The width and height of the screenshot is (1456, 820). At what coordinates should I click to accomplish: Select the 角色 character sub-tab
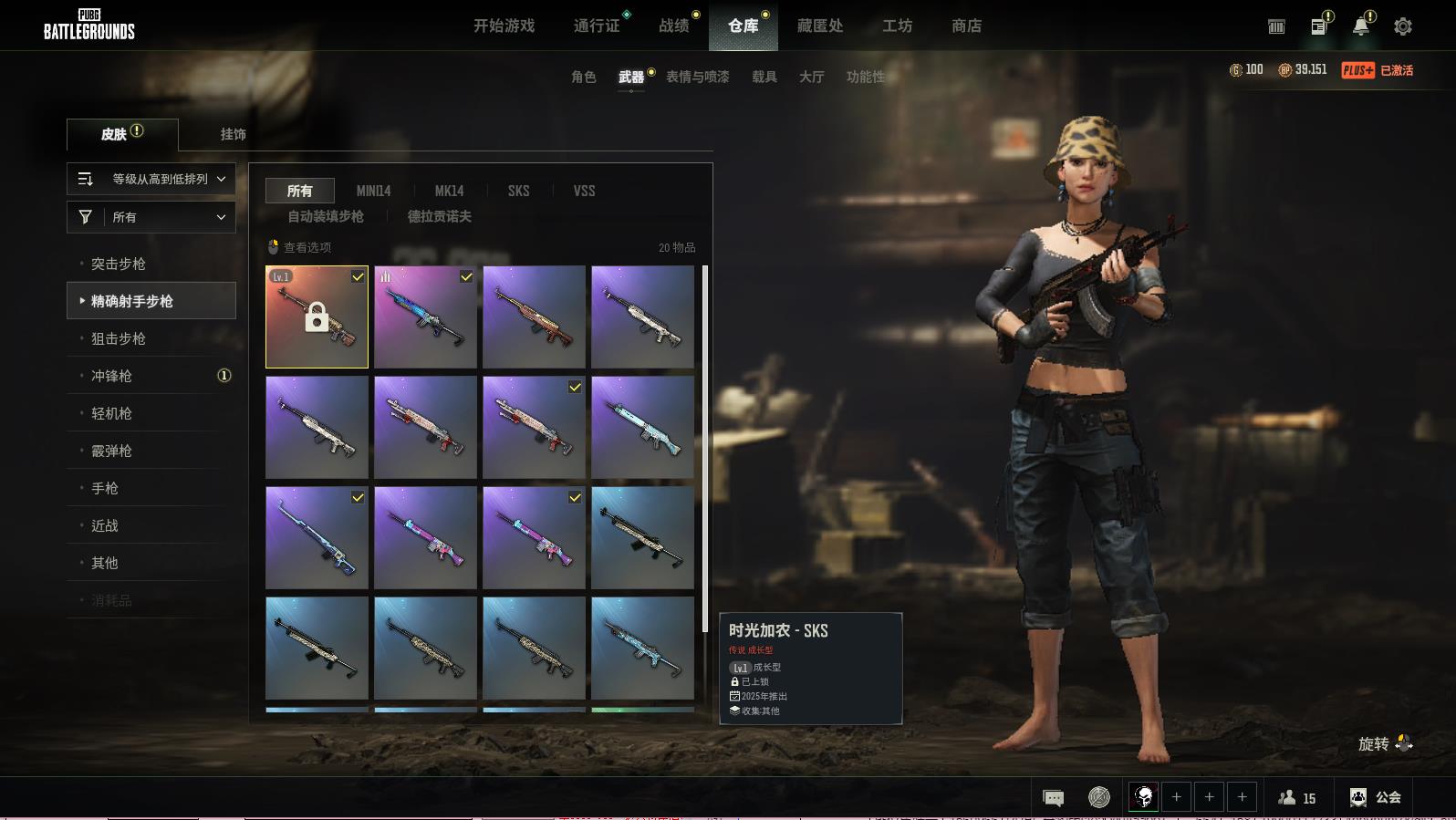coord(583,78)
